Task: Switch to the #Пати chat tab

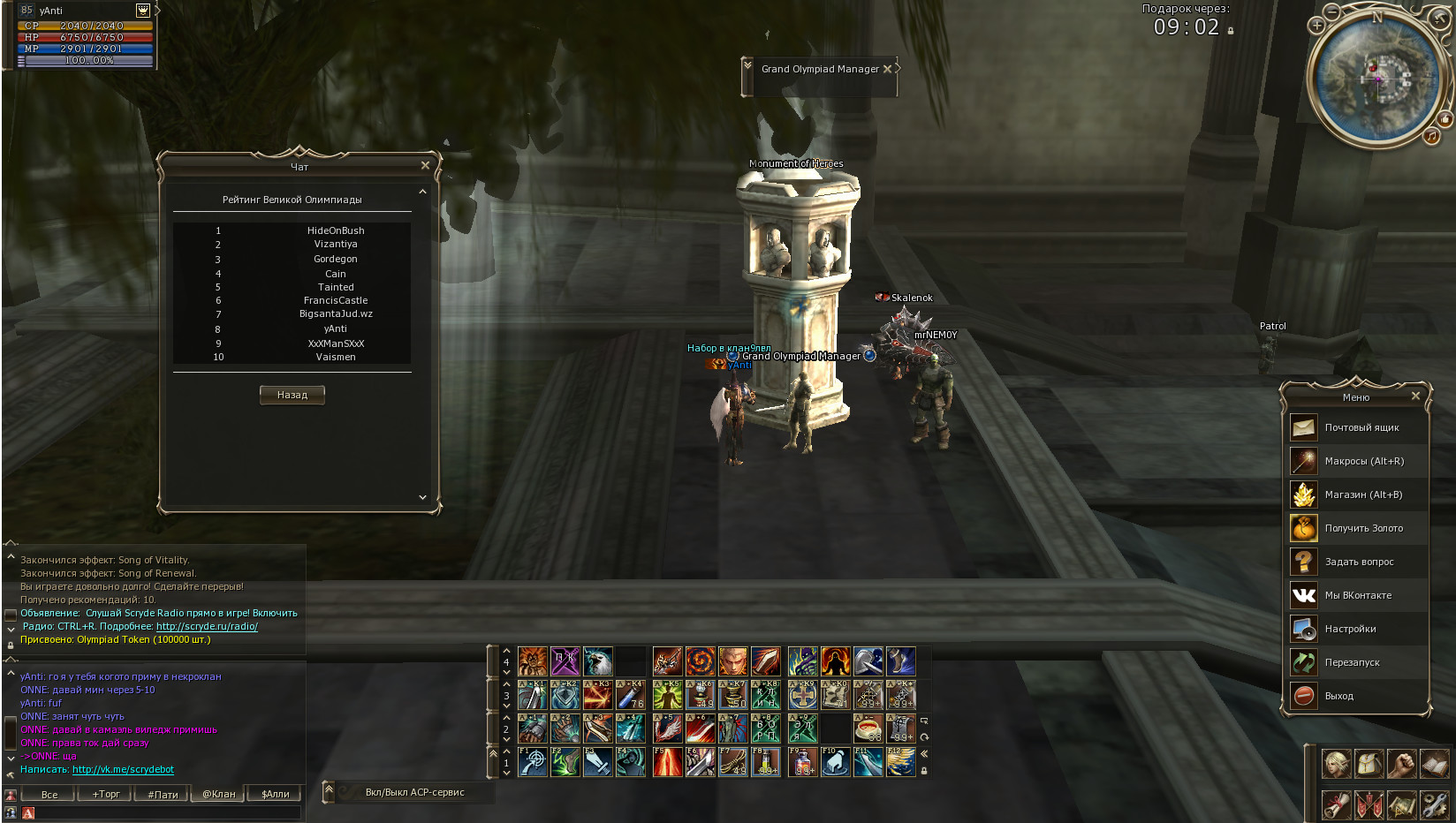Action: pyautogui.click(x=163, y=794)
